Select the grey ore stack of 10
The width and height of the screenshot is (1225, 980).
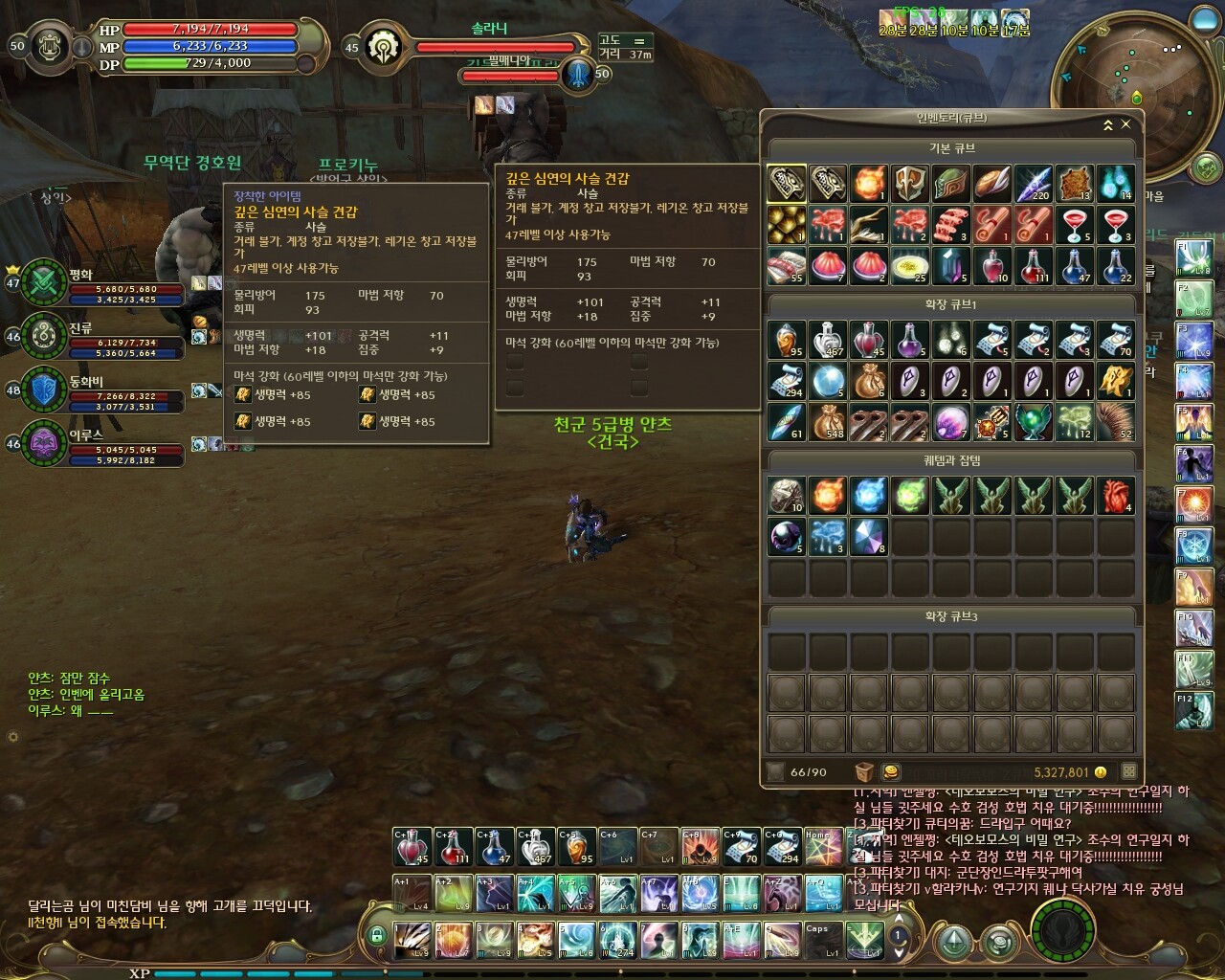(x=787, y=495)
